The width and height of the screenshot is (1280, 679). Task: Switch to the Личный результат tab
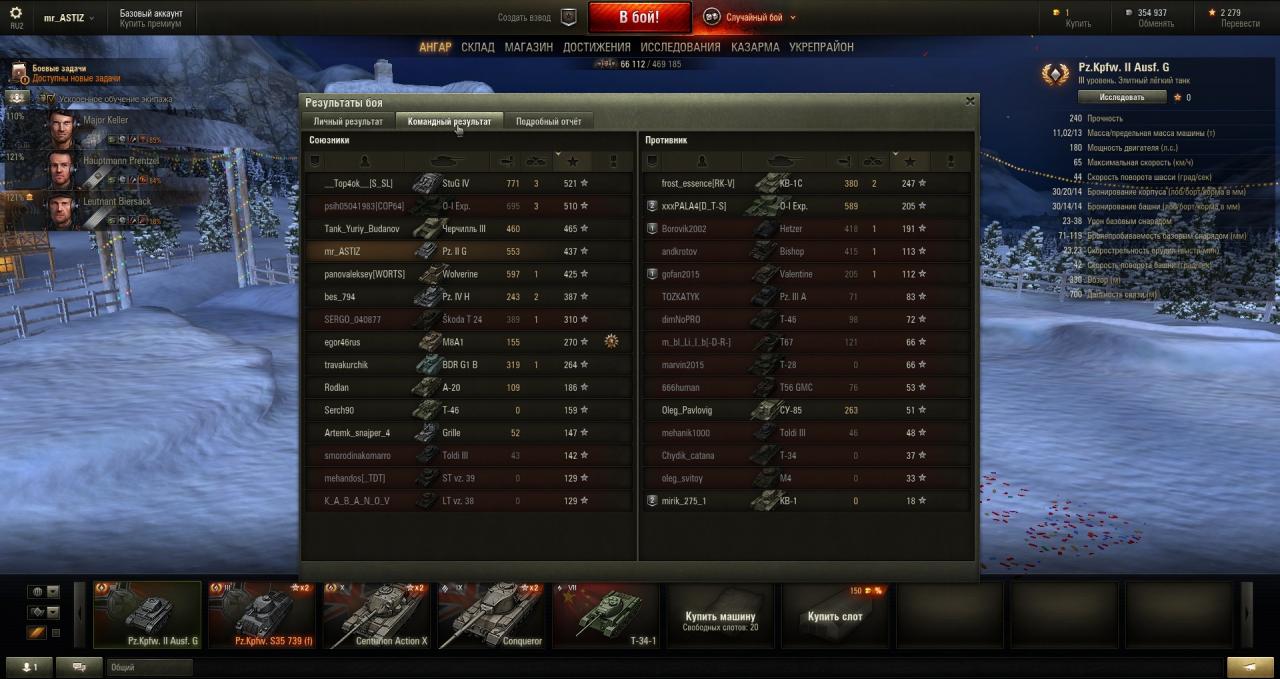348,121
